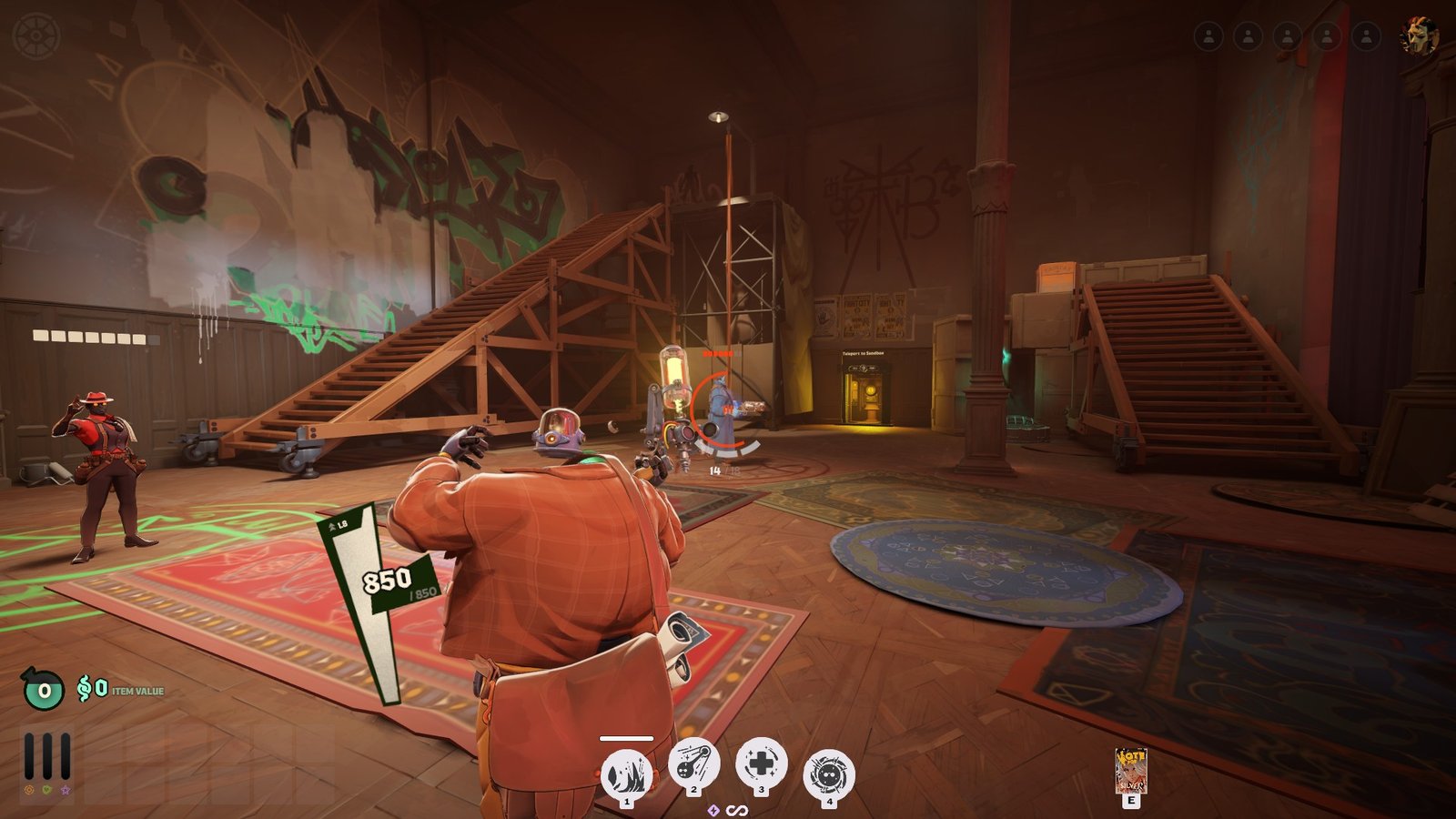
Task: Click the orange weapon slot indicator icon
Action: tap(28, 791)
